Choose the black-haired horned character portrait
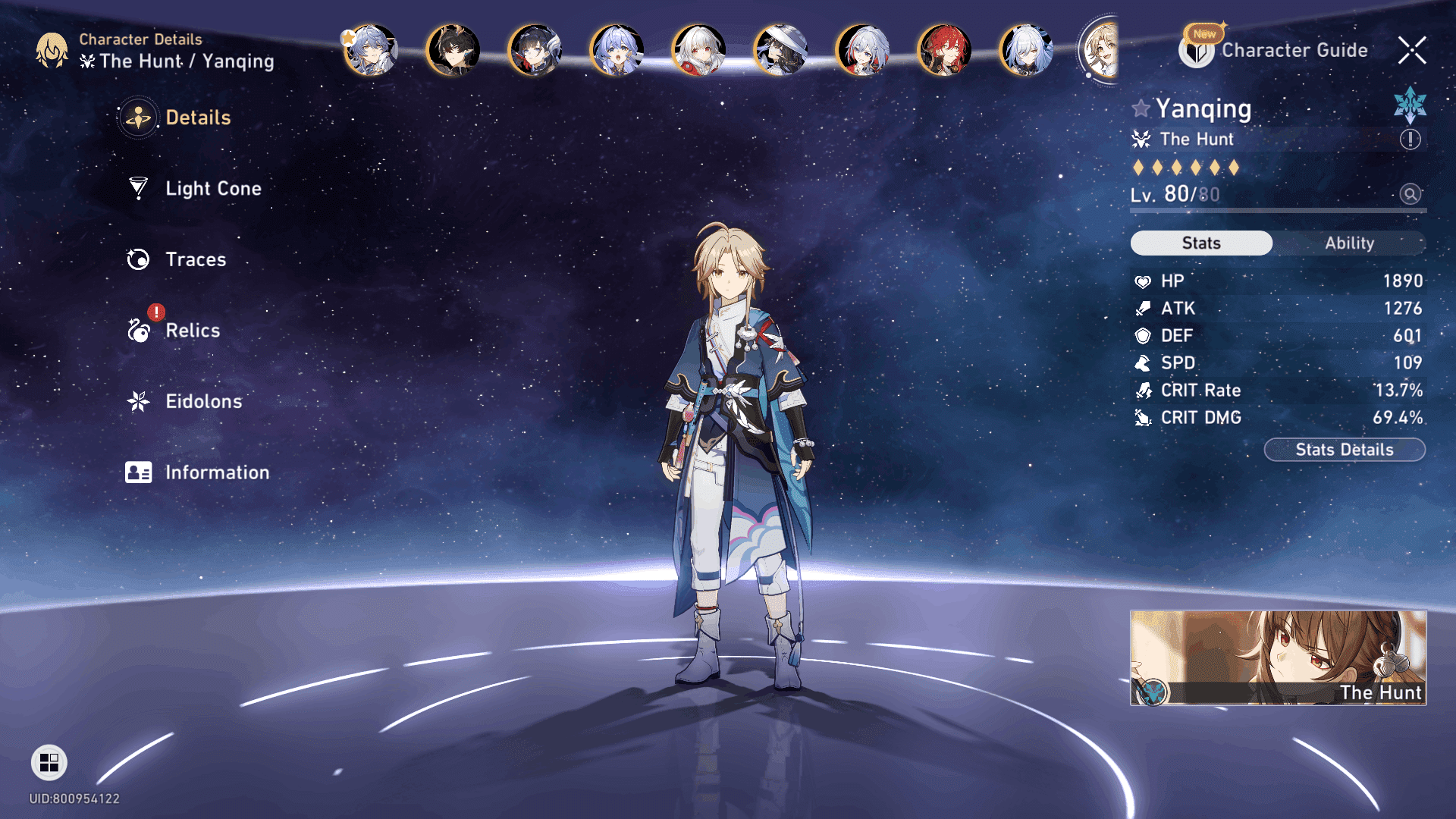The height and width of the screenshot is (819, 1456). coord(453,51)
